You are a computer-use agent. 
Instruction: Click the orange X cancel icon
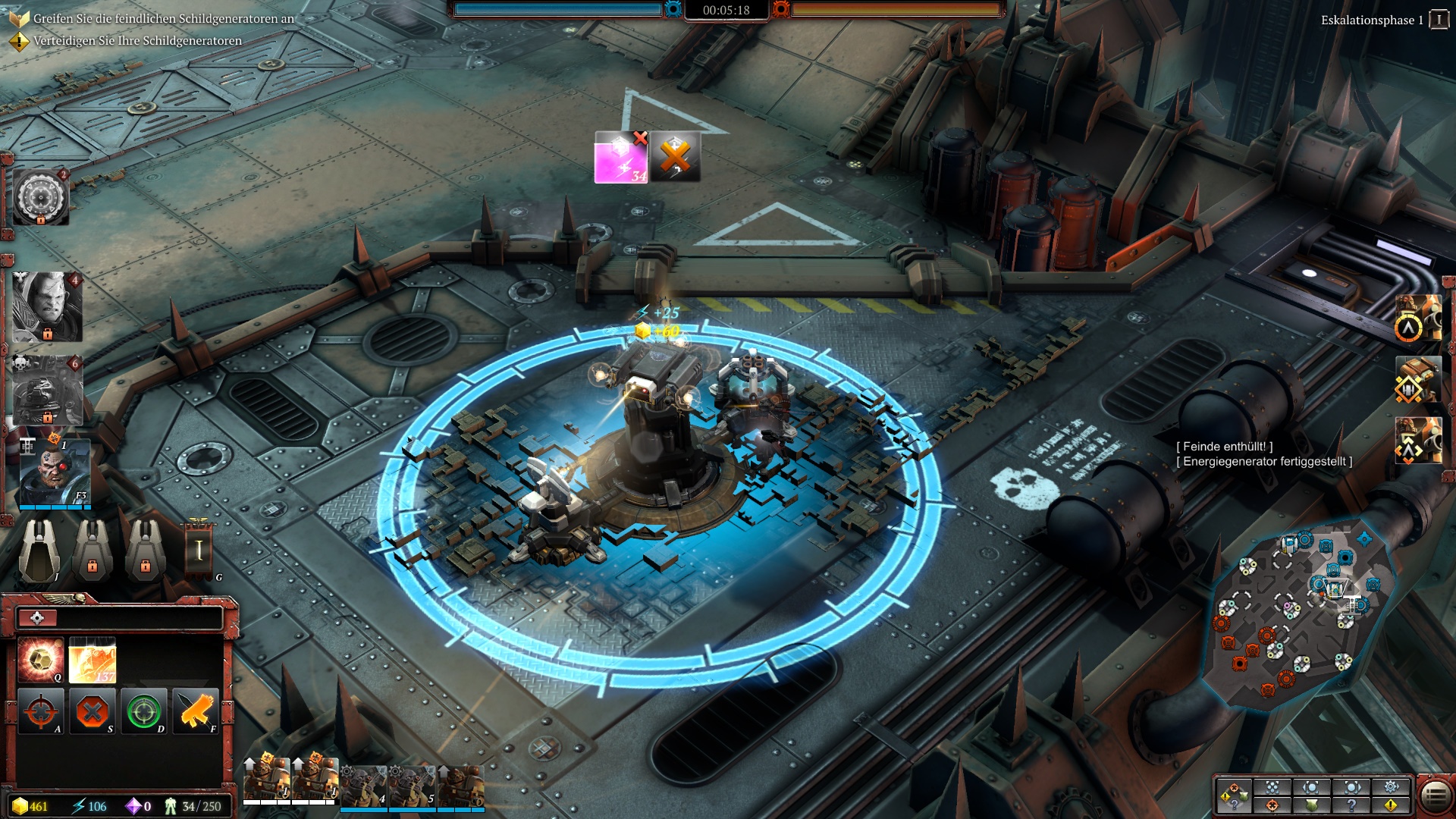point(675,158)
